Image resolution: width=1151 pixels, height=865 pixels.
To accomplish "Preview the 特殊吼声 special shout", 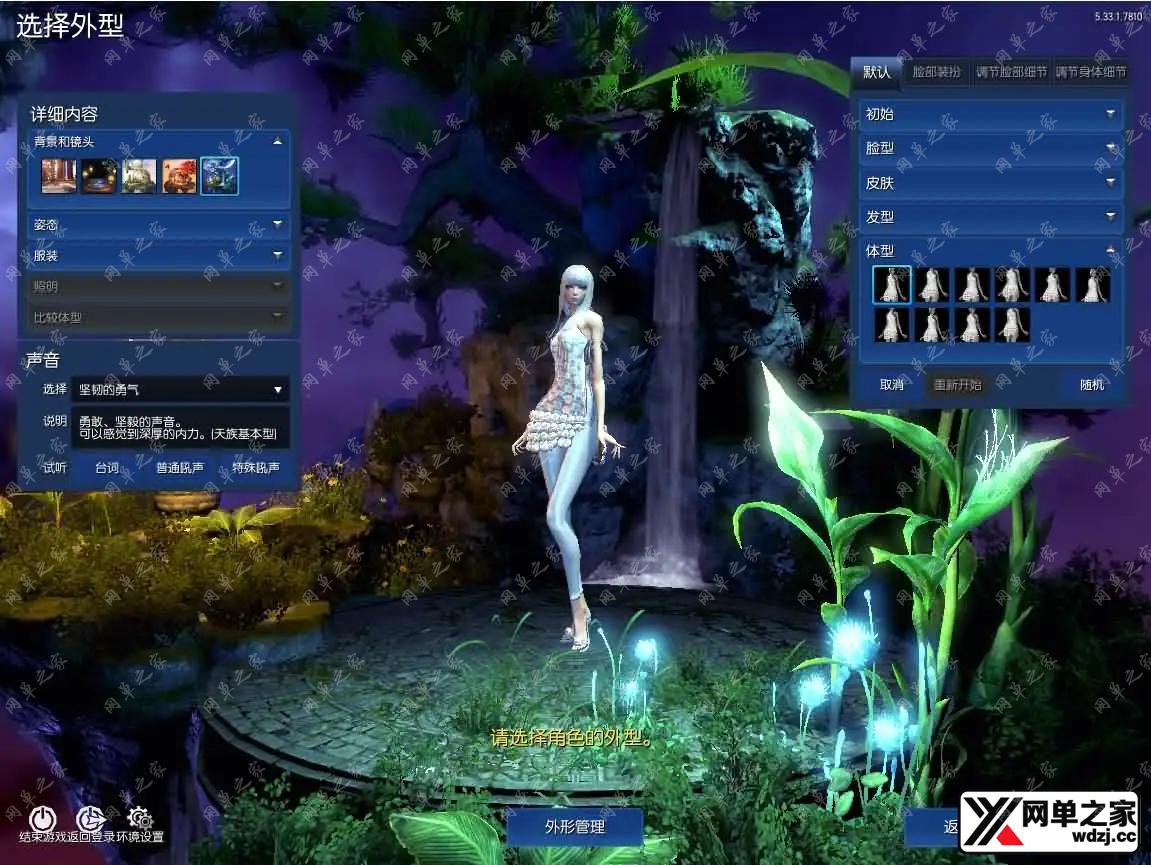I will (255, 467).
